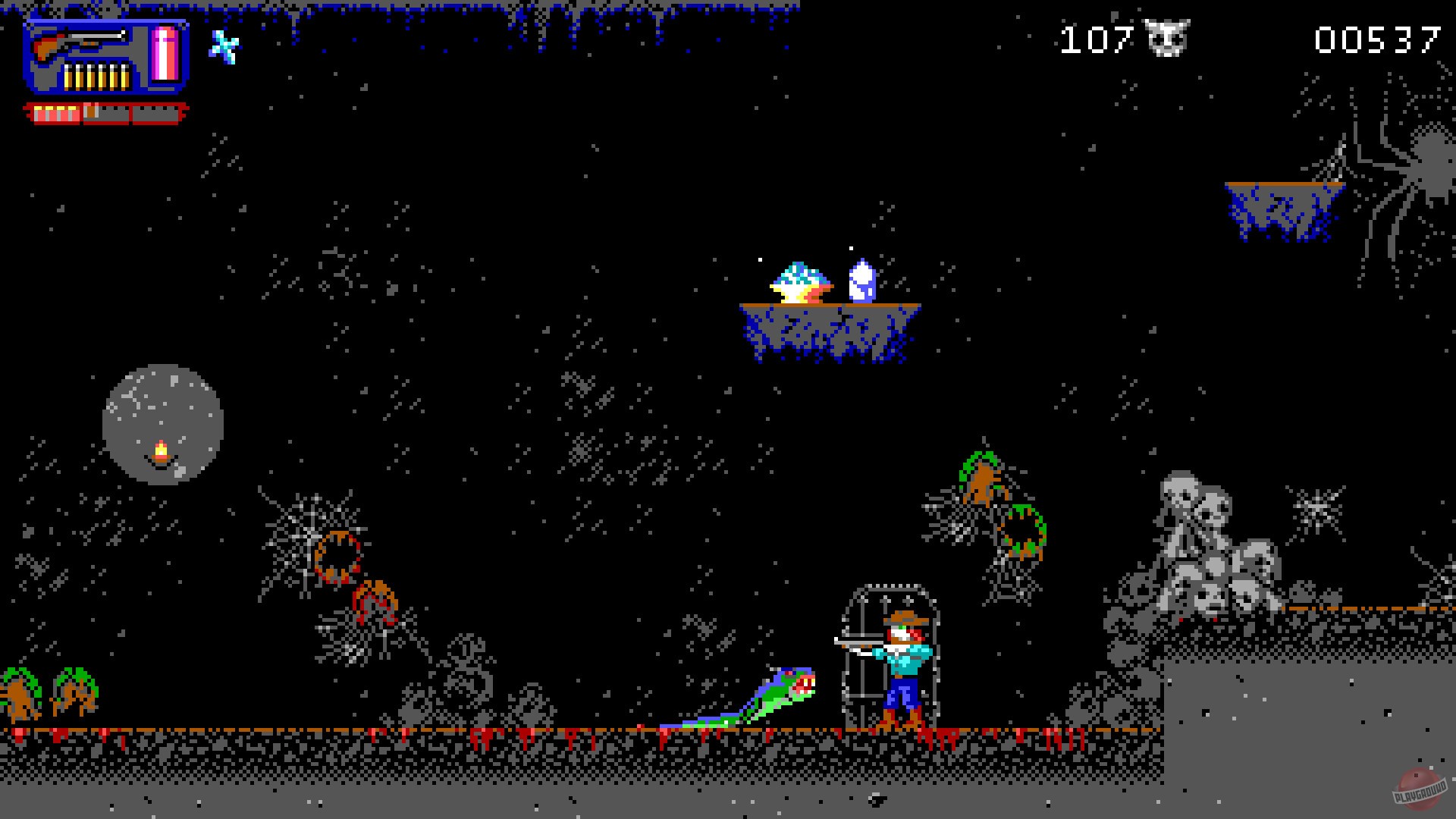Click the lit candle in the glowing circle
Viewport: 1456px width, 819px height.
click(x=161, y=451)
